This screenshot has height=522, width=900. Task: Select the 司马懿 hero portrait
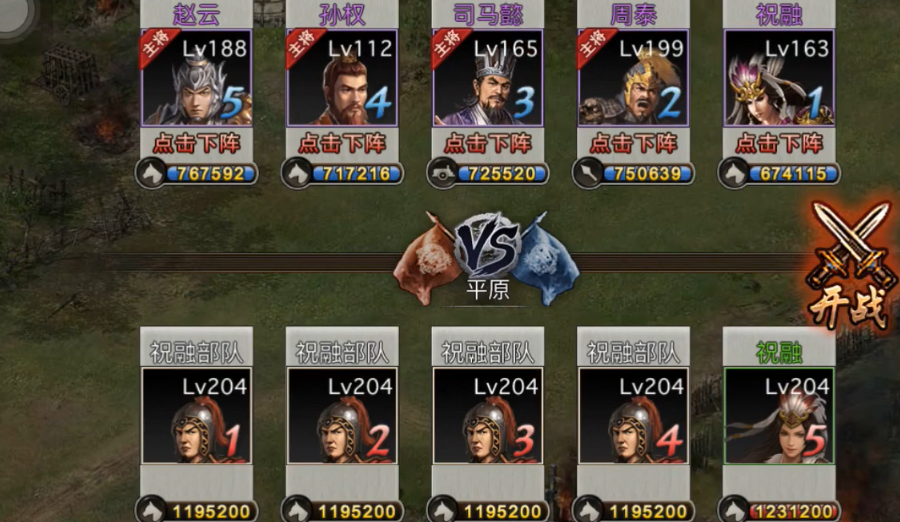point(488,78)
